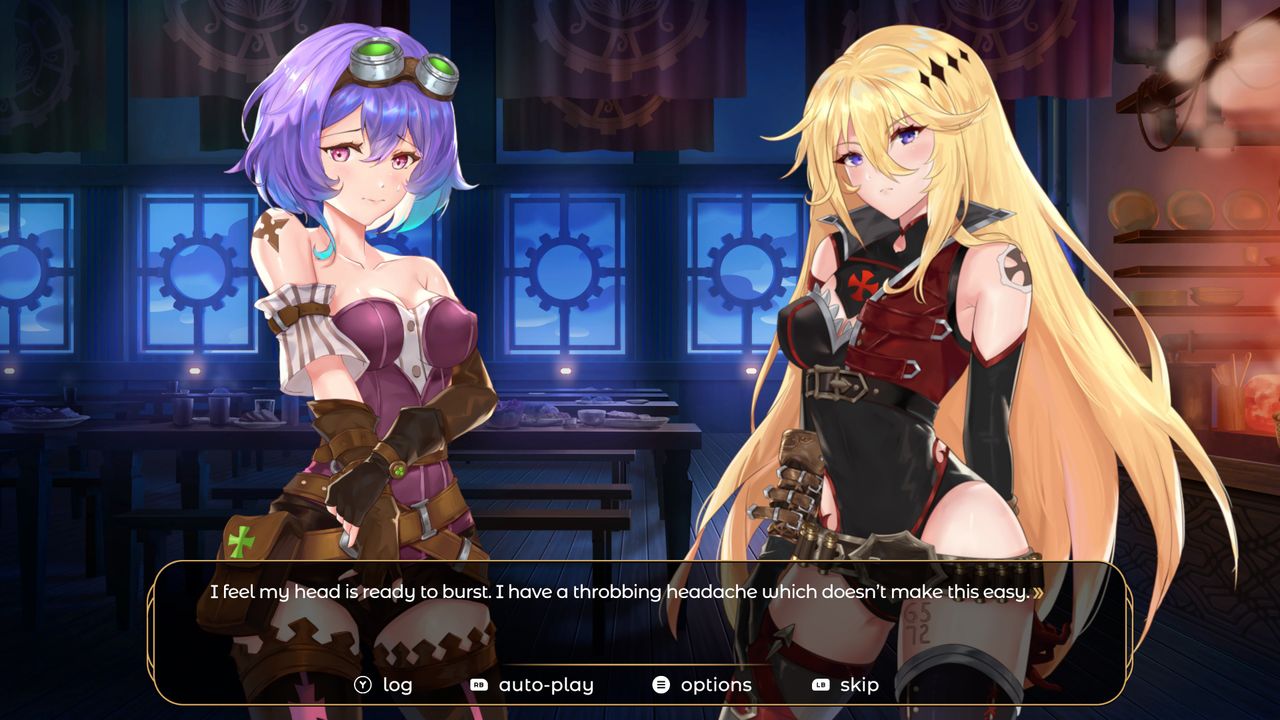Advance dialogue with the continue arrows
This screenshot has height=720, width=1280.
(x=1038, y=592)
